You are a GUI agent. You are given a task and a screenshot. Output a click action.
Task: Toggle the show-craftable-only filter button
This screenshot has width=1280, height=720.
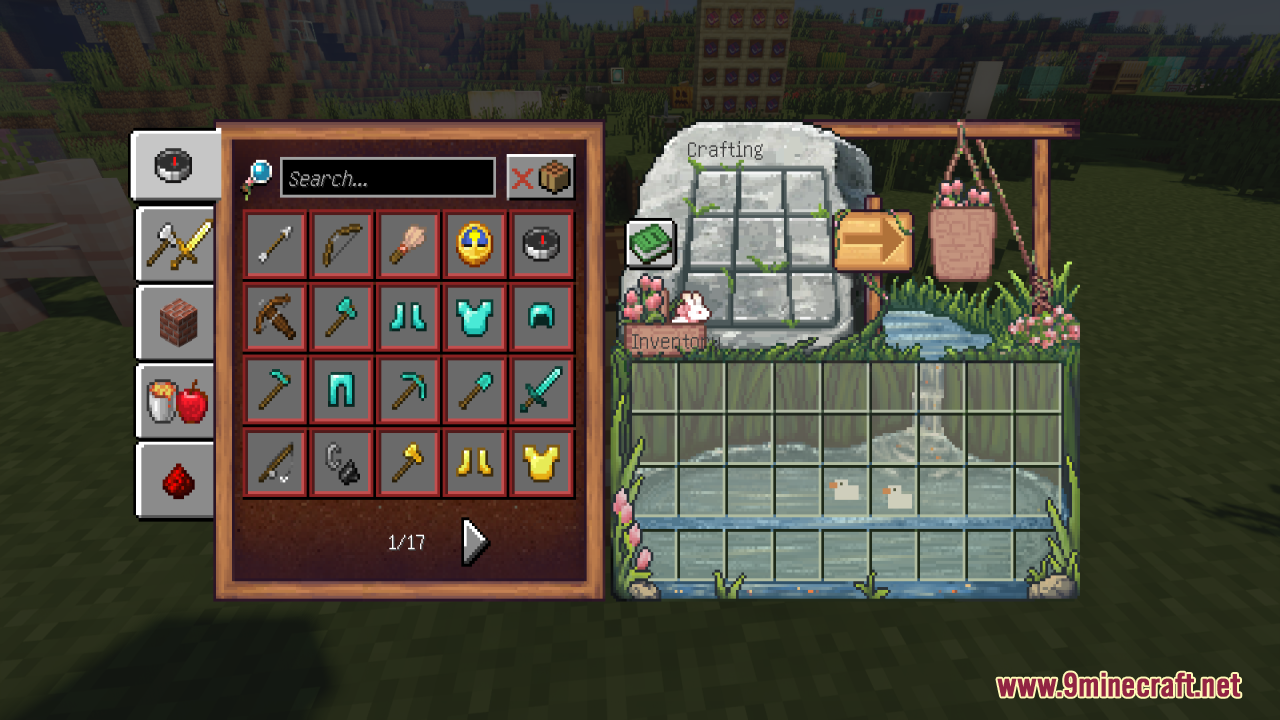pos(541,178)
